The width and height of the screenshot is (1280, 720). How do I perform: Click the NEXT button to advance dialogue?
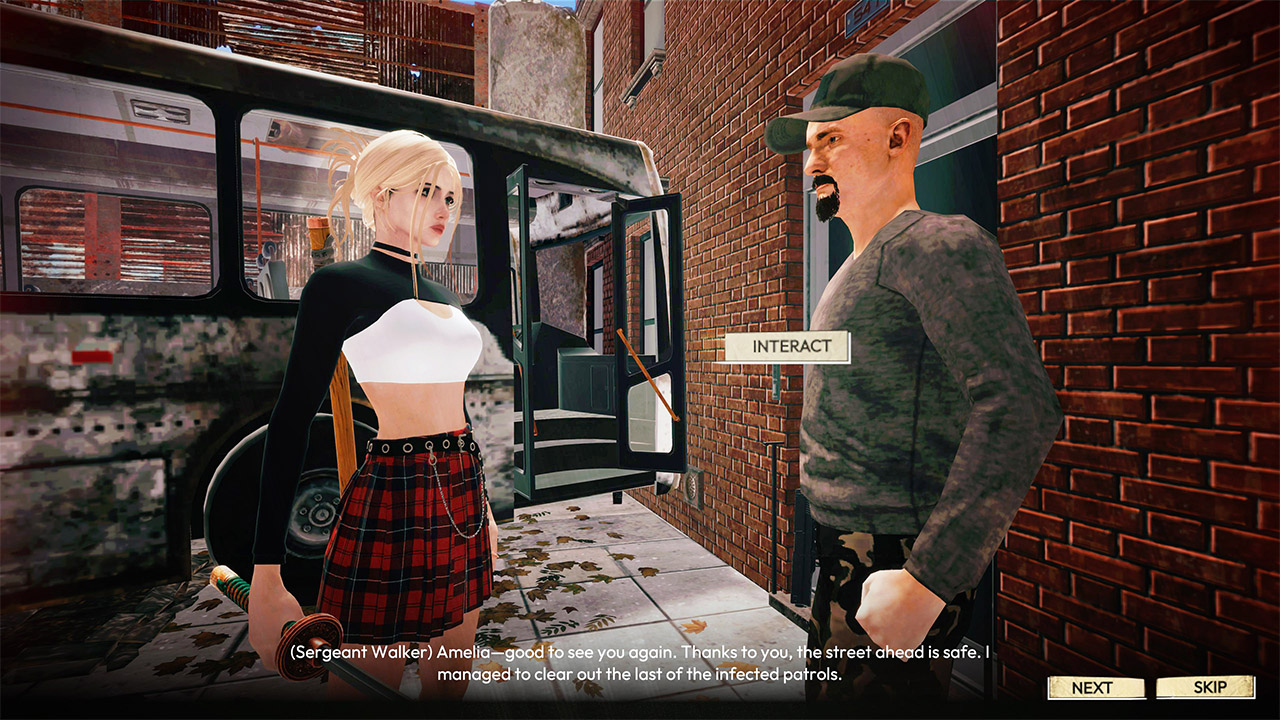coord(1095,688)
